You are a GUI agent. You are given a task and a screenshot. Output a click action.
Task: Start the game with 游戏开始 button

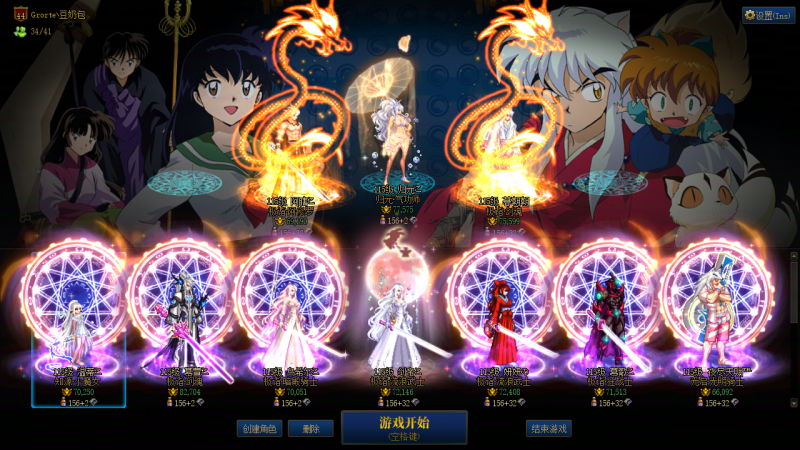click(x=404, y=427)
